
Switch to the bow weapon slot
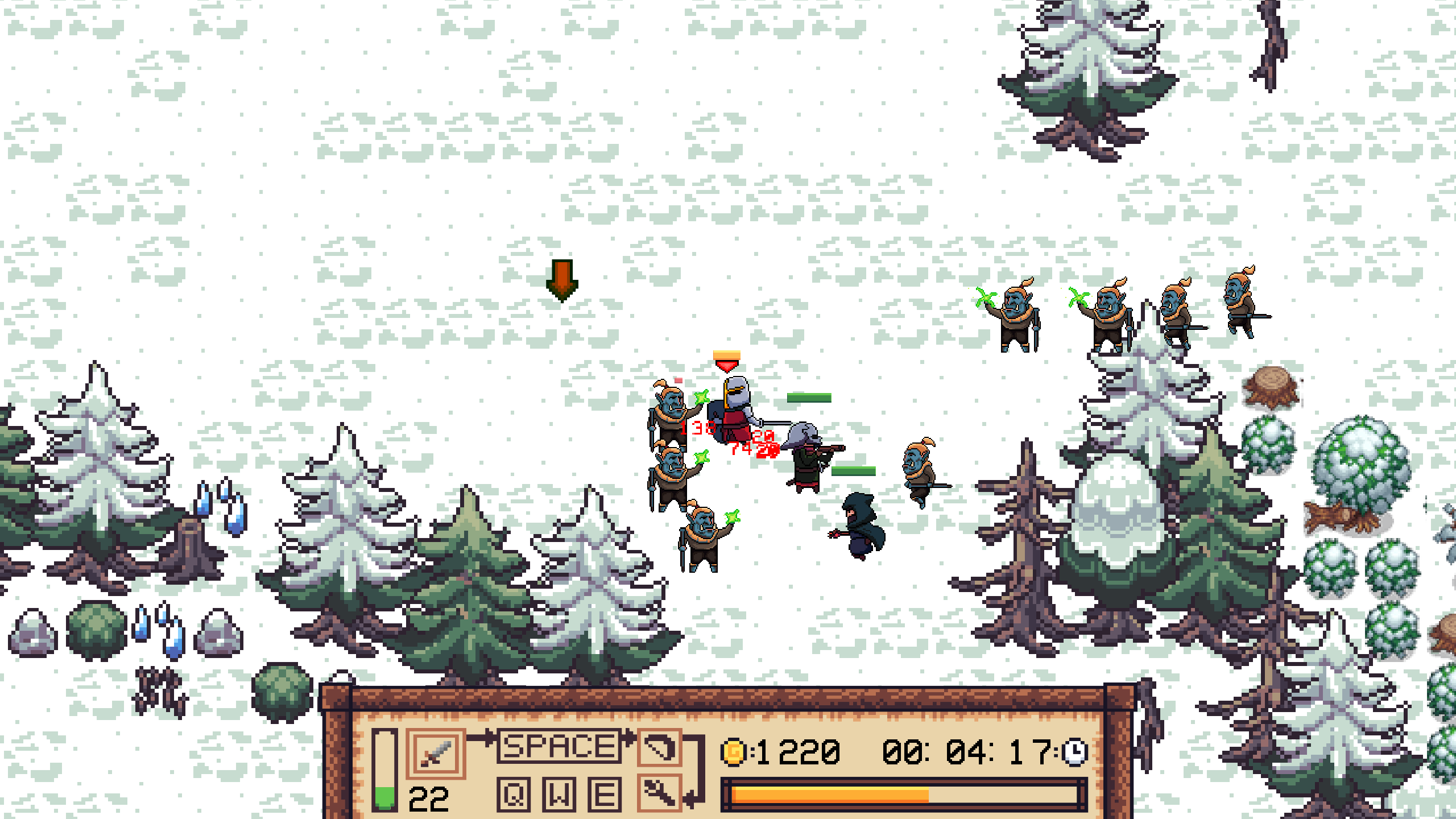[659, 747]
